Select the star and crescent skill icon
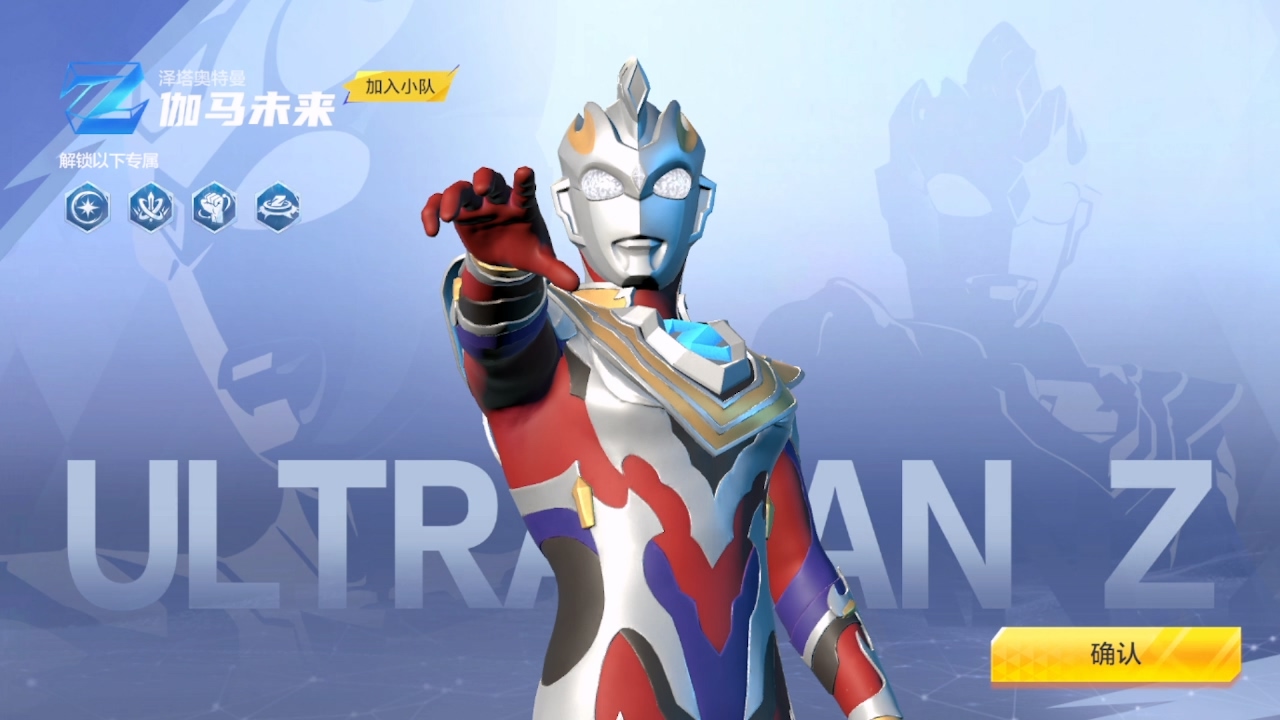This screenshot has height=720, width=1280. coord(87,207)
